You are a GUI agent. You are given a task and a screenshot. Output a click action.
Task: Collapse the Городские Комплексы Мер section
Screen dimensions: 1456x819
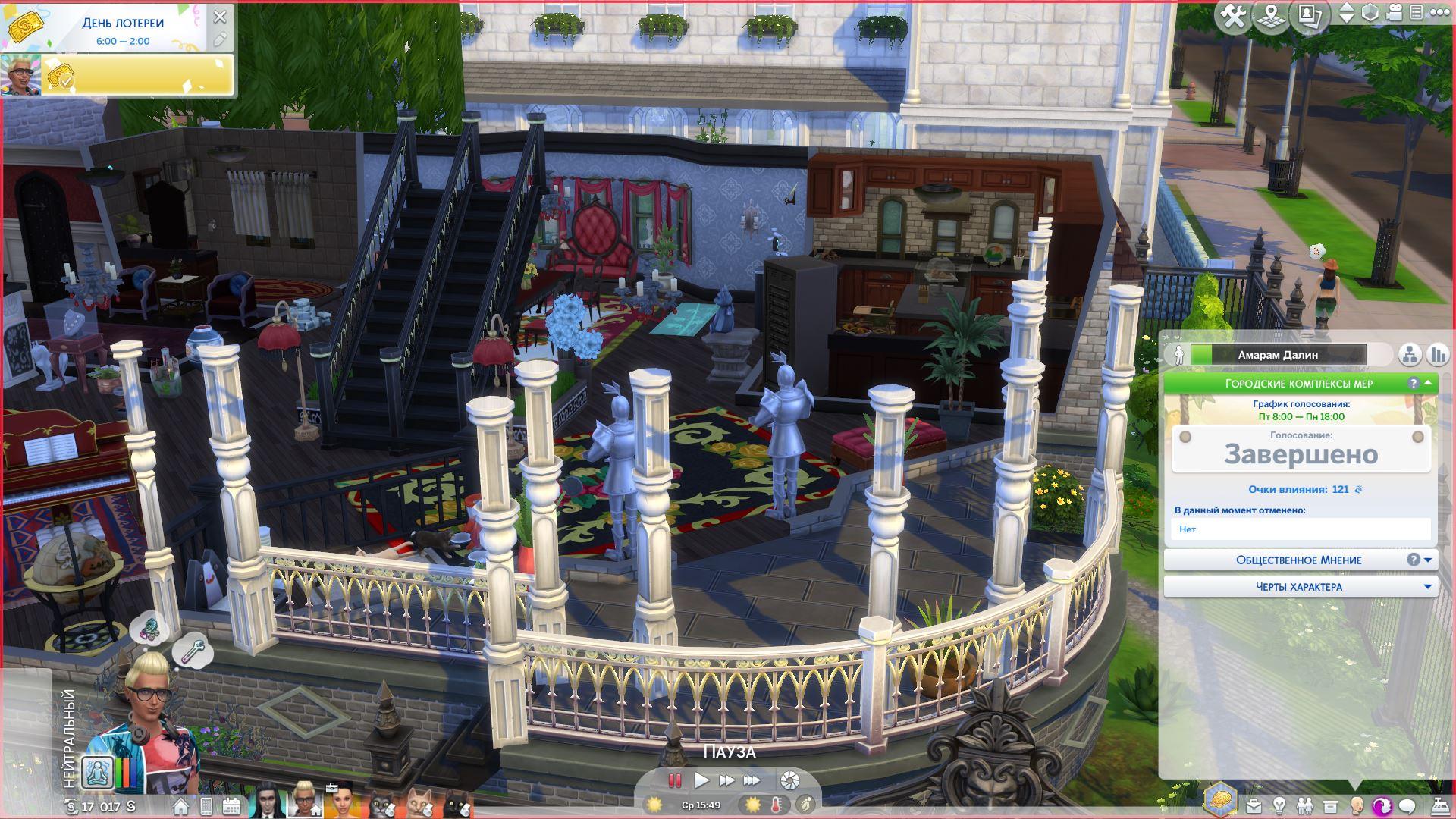pyautogui.click(x=1428, y=383)
